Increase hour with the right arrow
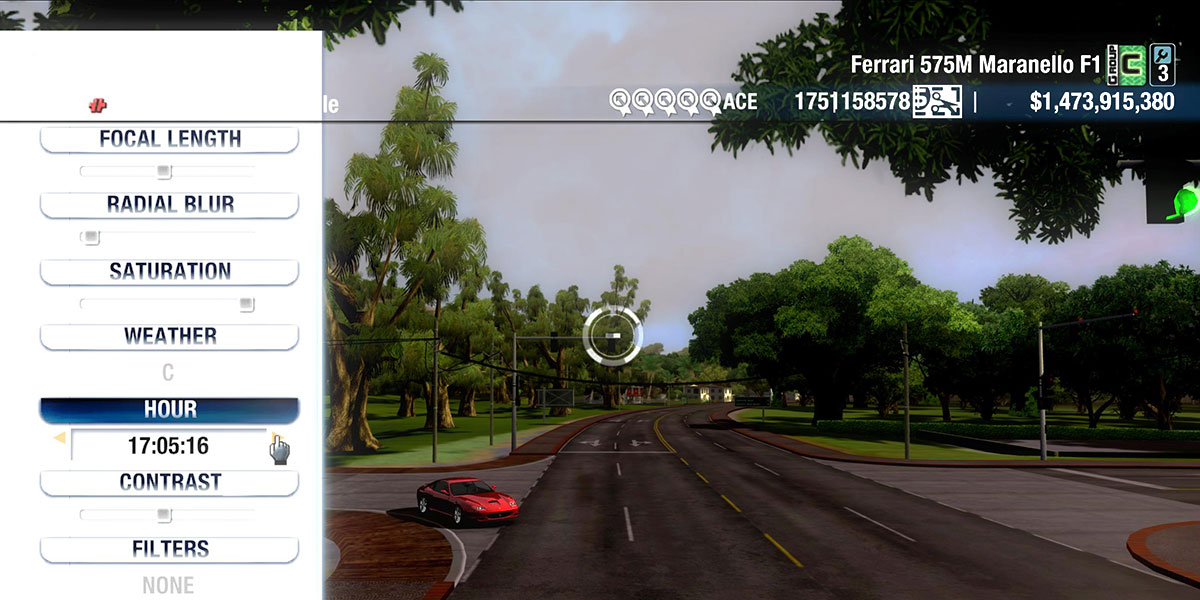Viewport: 1200px width, 600px height. pos(276,438)
